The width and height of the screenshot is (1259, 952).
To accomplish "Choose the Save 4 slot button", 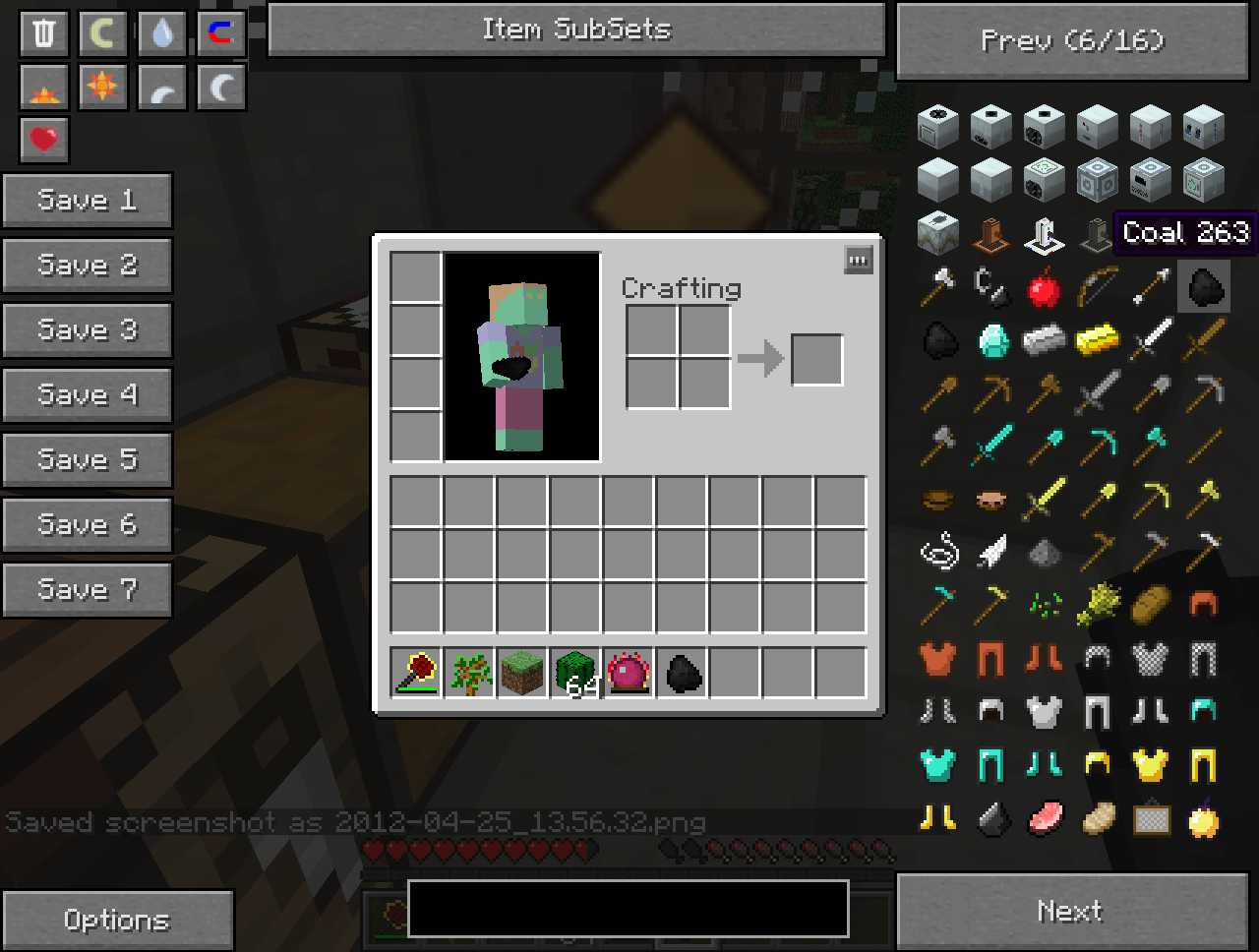I will point(87,395).
